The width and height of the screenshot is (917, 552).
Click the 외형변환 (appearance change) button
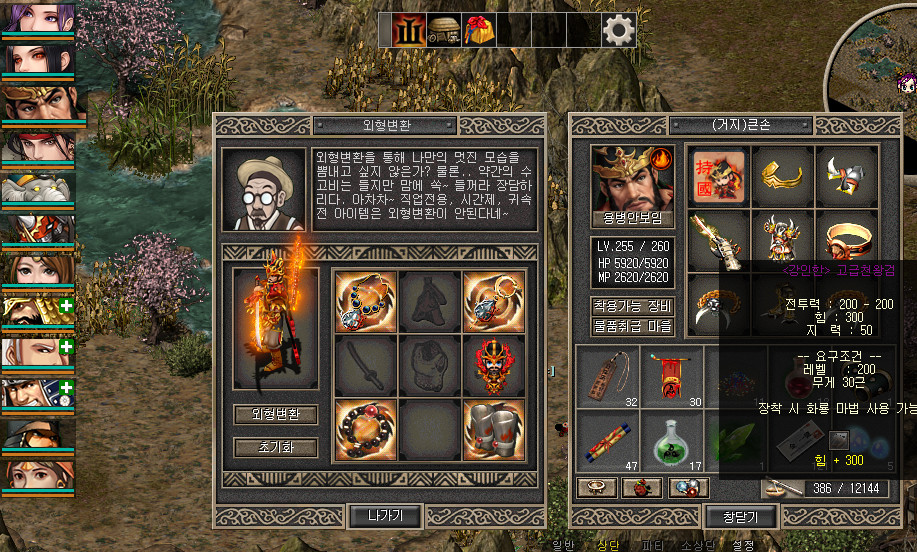[x=275, y=414]
